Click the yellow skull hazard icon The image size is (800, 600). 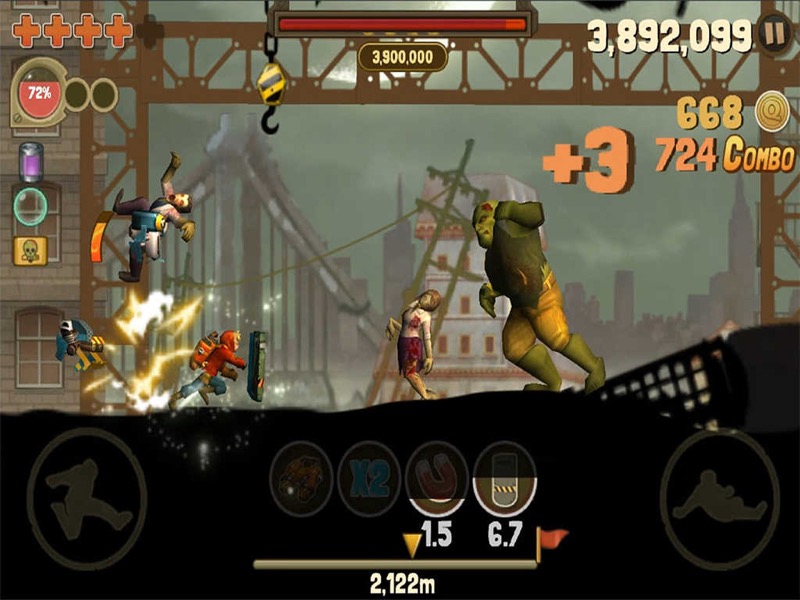point(31,250)
